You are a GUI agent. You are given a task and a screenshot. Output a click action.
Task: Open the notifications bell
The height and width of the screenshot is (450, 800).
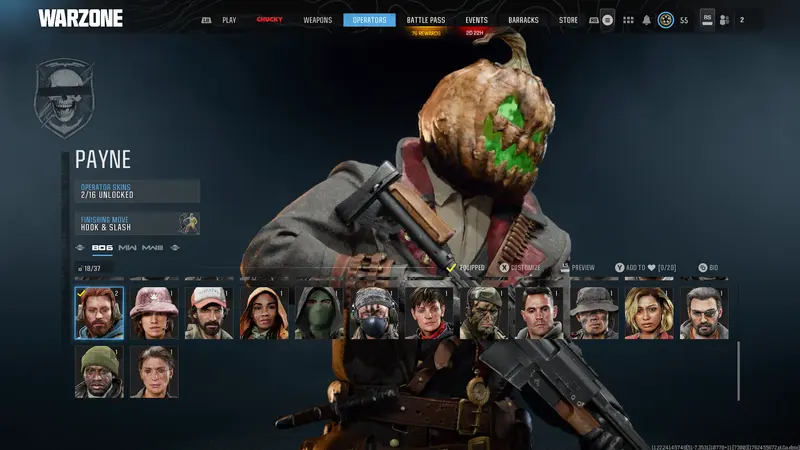646,20
